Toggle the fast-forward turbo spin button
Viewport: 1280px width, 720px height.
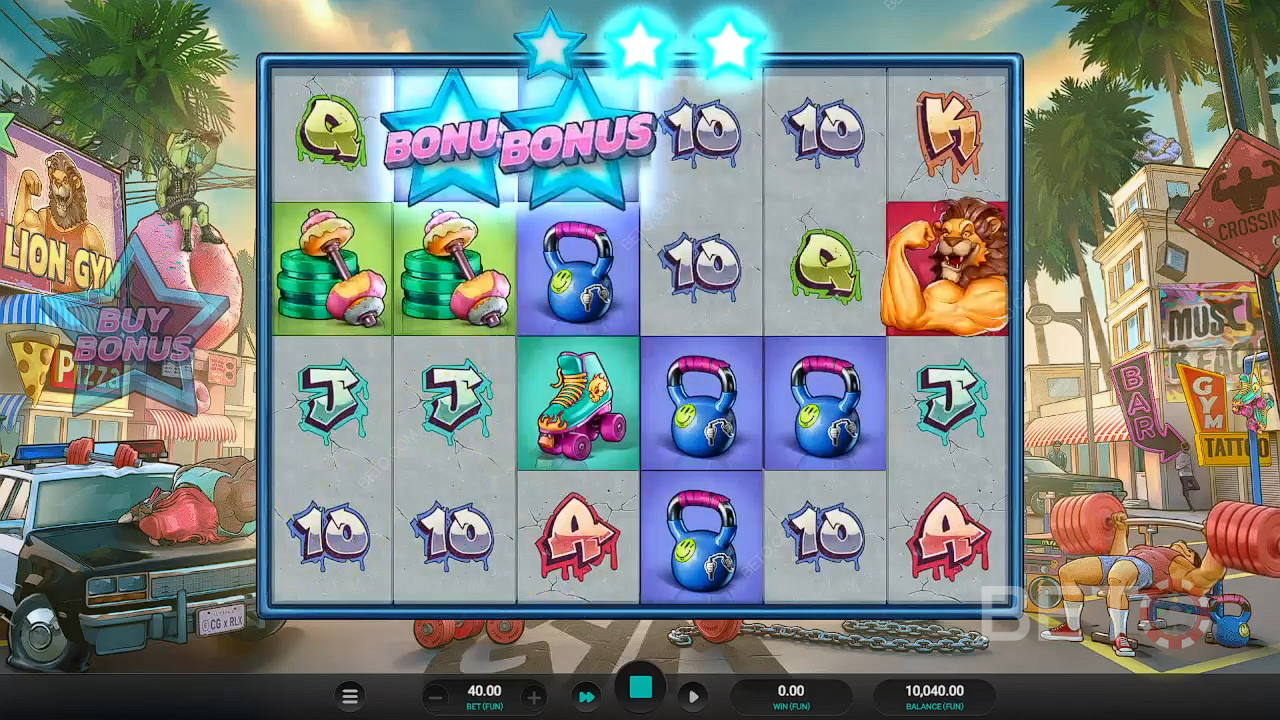pyautogui.click(x=587, y=697)
